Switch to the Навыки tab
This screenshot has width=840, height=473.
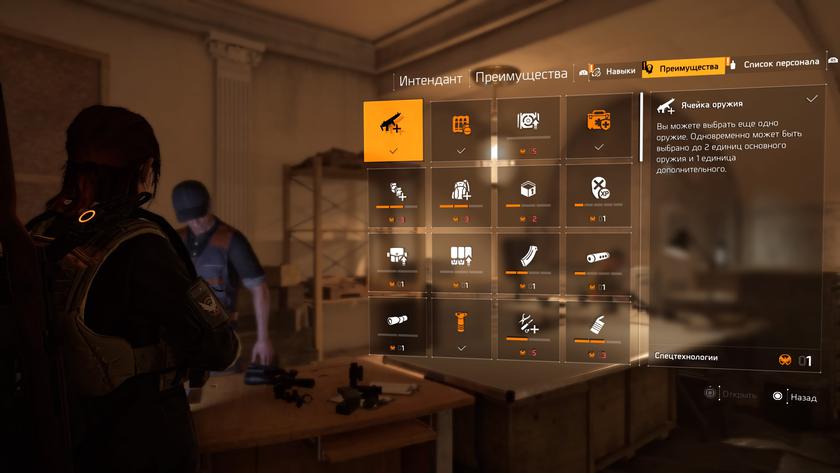pos(611,70)
